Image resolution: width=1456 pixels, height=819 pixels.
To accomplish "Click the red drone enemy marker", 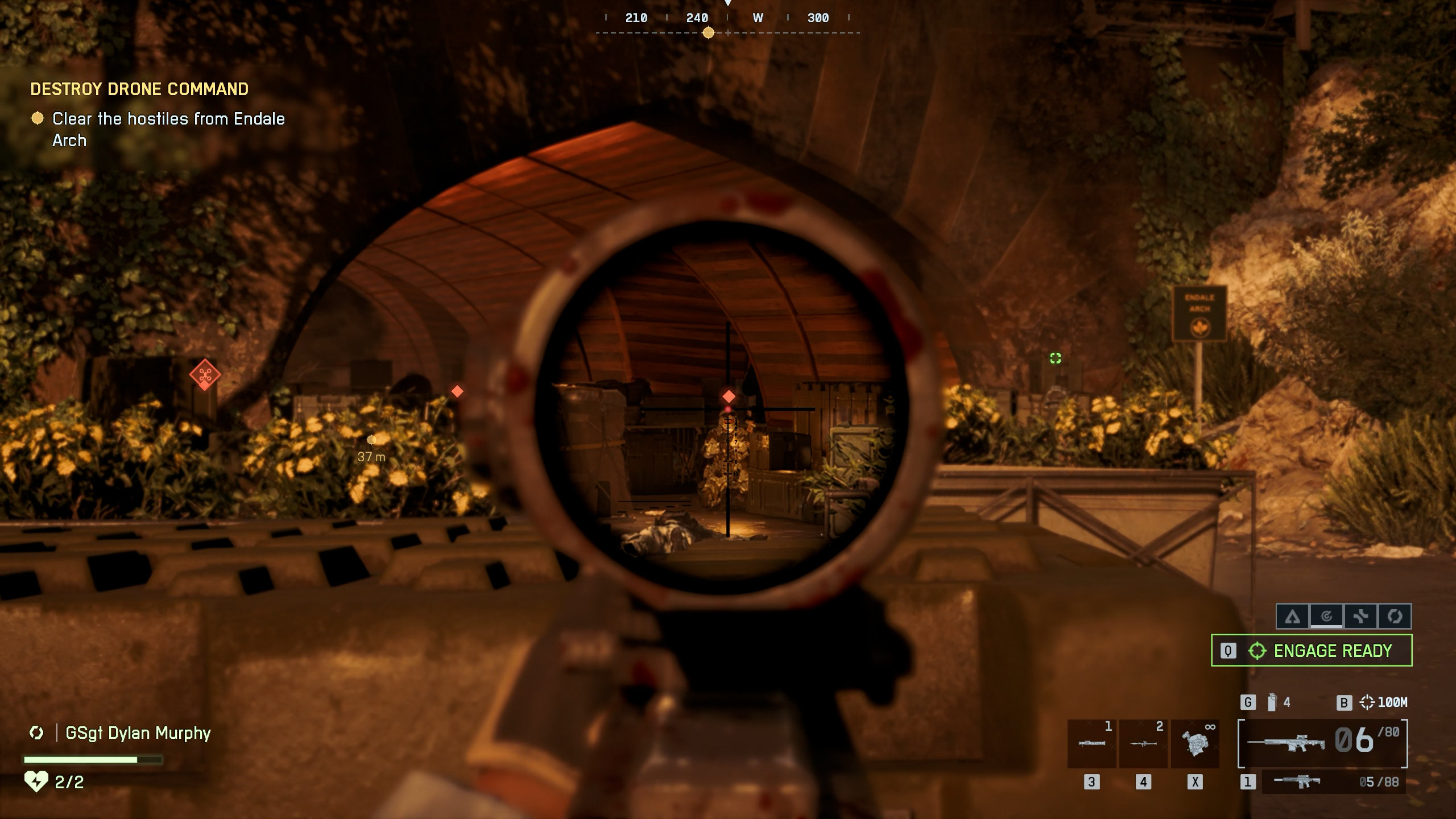I will tap(205, 375).
